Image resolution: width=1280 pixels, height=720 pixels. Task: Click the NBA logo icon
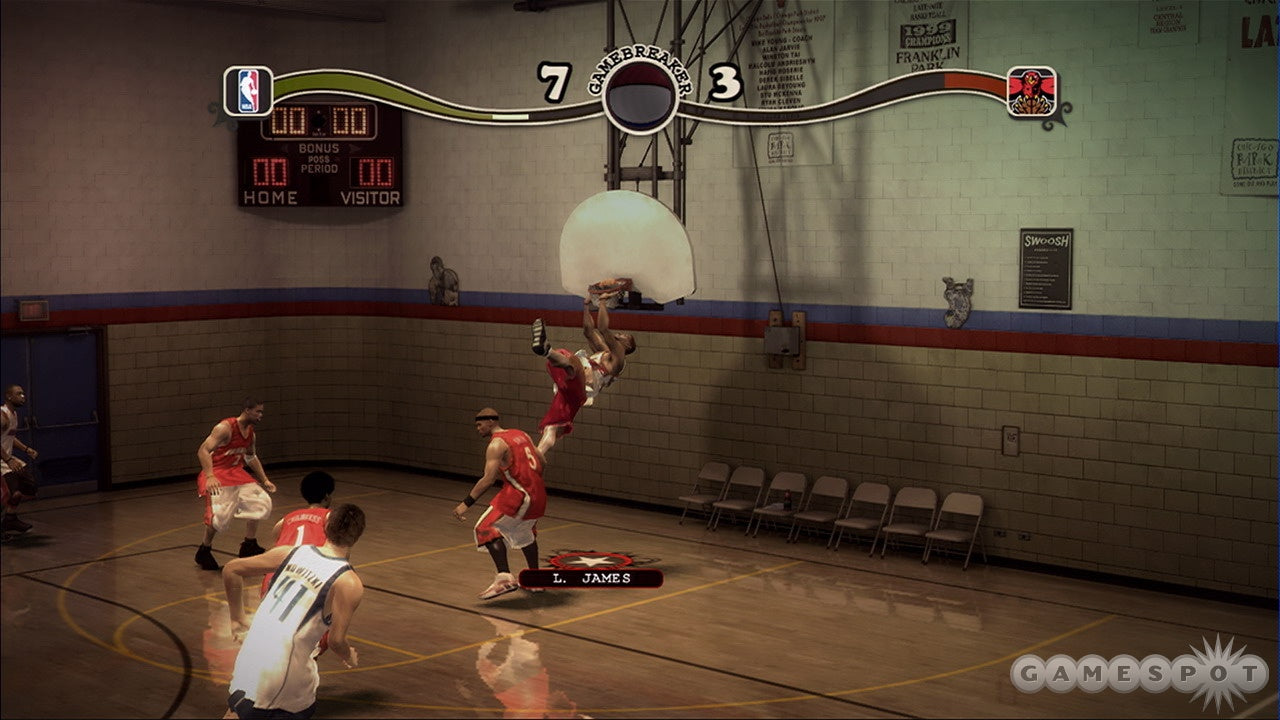pyautogui.click(x=247, y=90)
